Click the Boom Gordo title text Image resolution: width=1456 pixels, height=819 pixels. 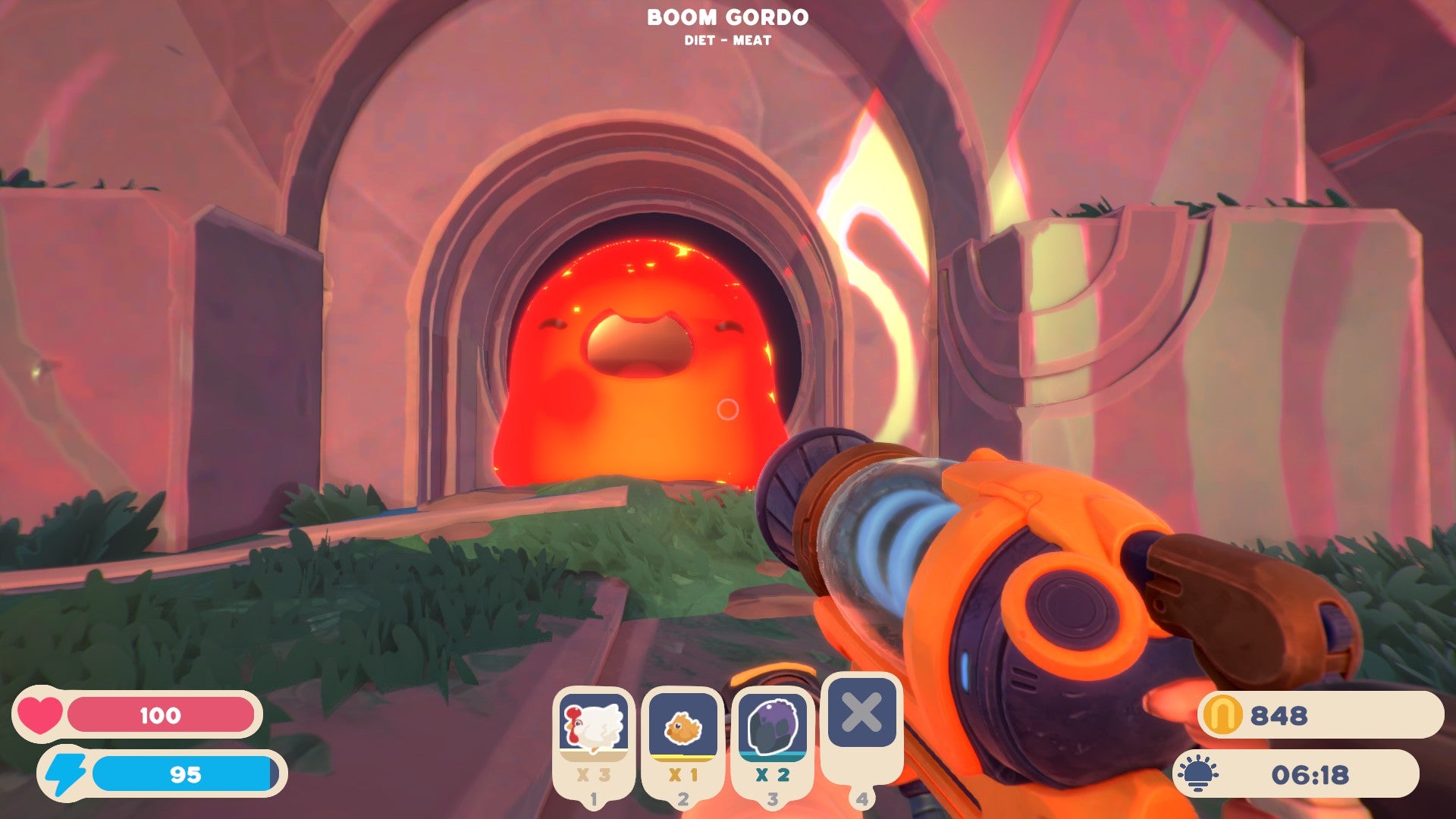coord(727,17)
